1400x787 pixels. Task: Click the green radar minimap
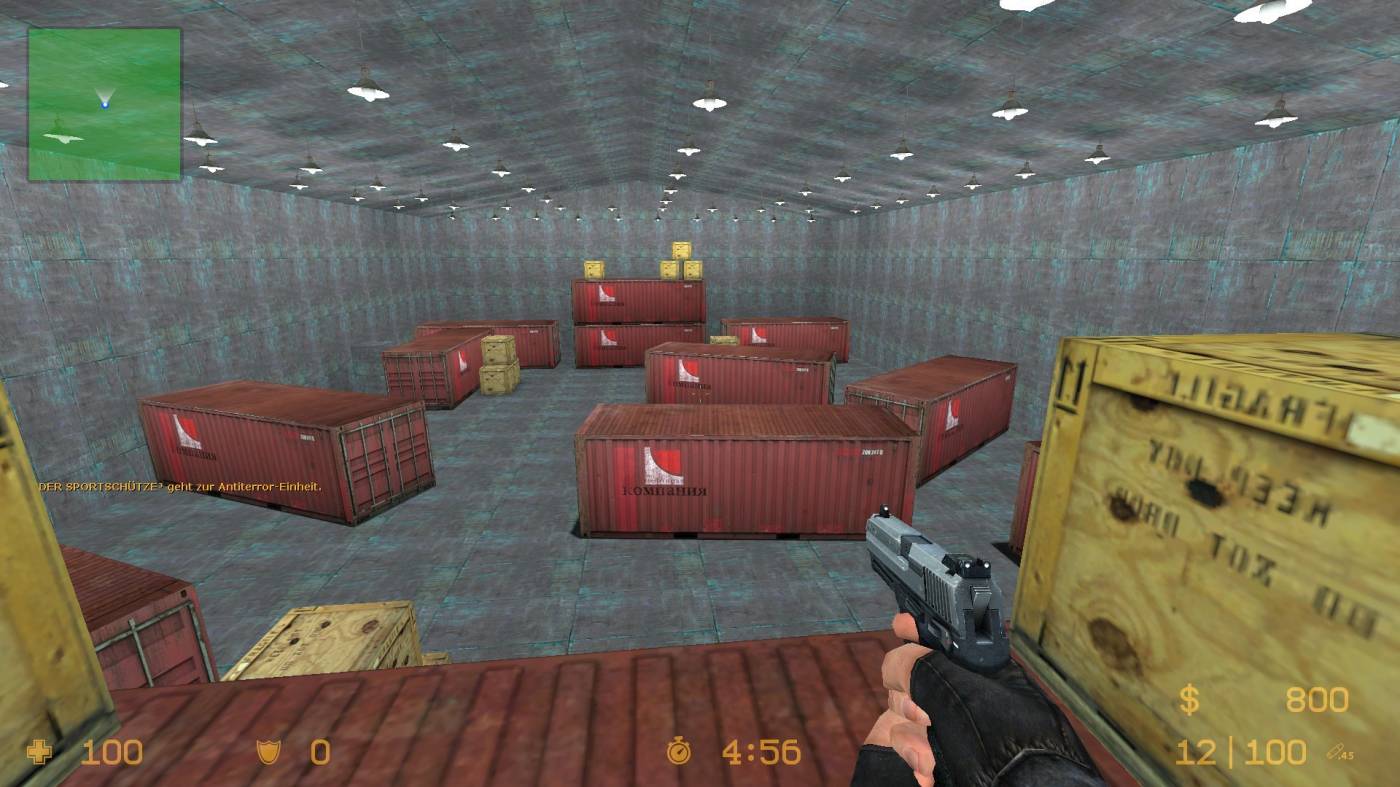pyautogui.click(x=105, y=104)
